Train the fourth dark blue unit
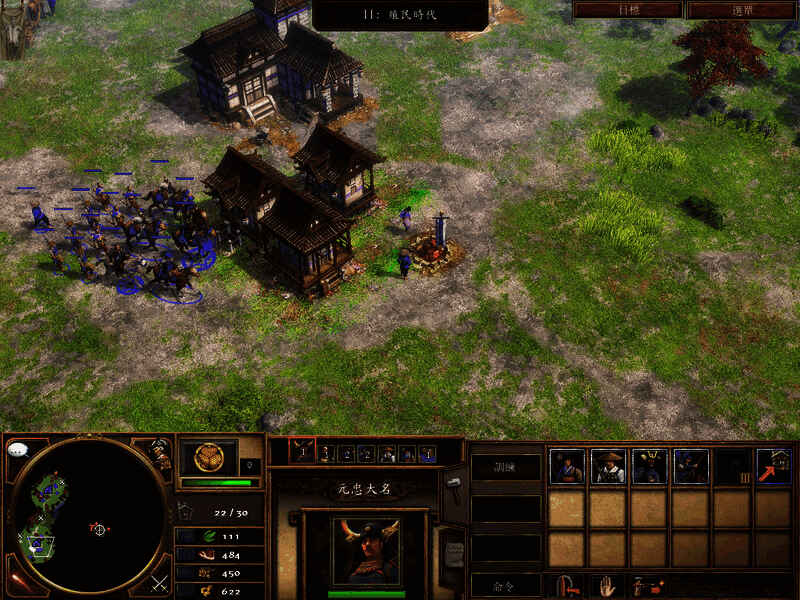The height and width of the screenshot is (600, 800). coord(691,466)
